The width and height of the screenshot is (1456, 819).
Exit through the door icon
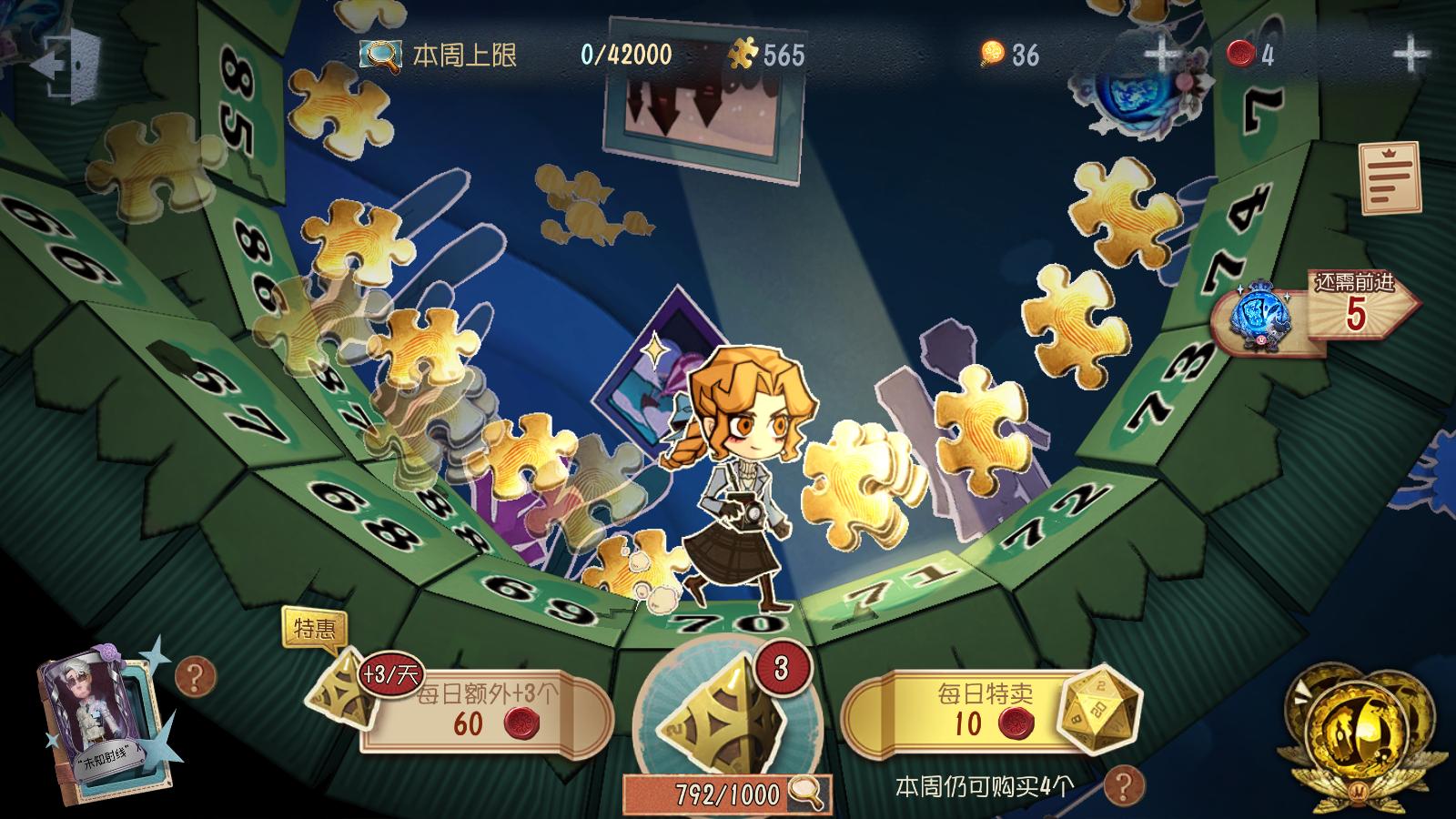tap(64, 66)
